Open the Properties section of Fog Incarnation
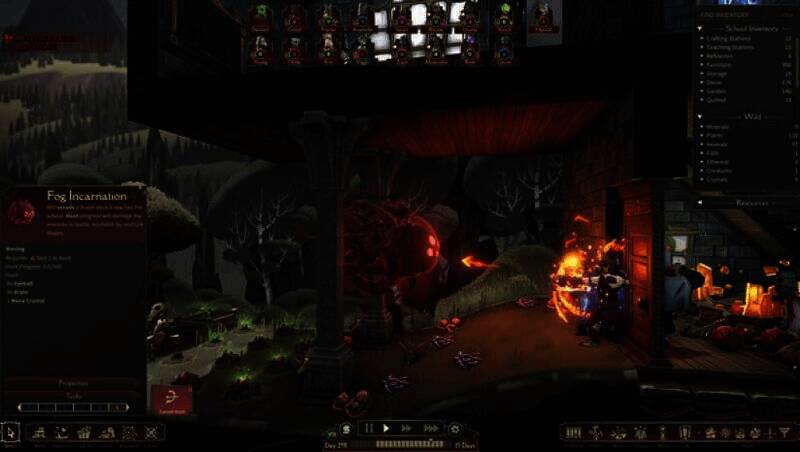Image resolution: width=800 pixels, height=452 pixels. pyautogui.click(x=73, y=383)
